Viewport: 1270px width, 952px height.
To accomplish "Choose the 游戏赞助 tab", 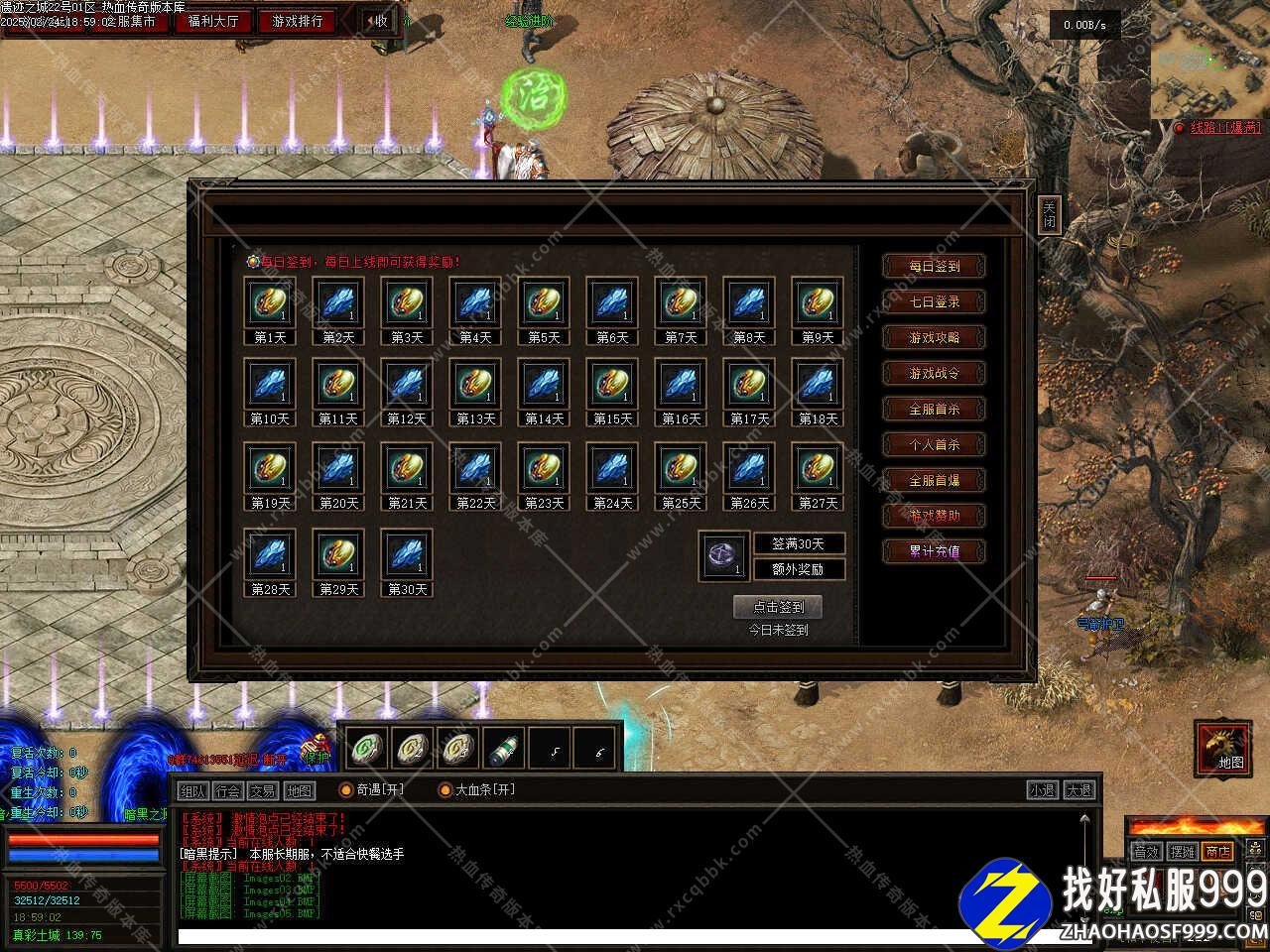I will point(934,516).
